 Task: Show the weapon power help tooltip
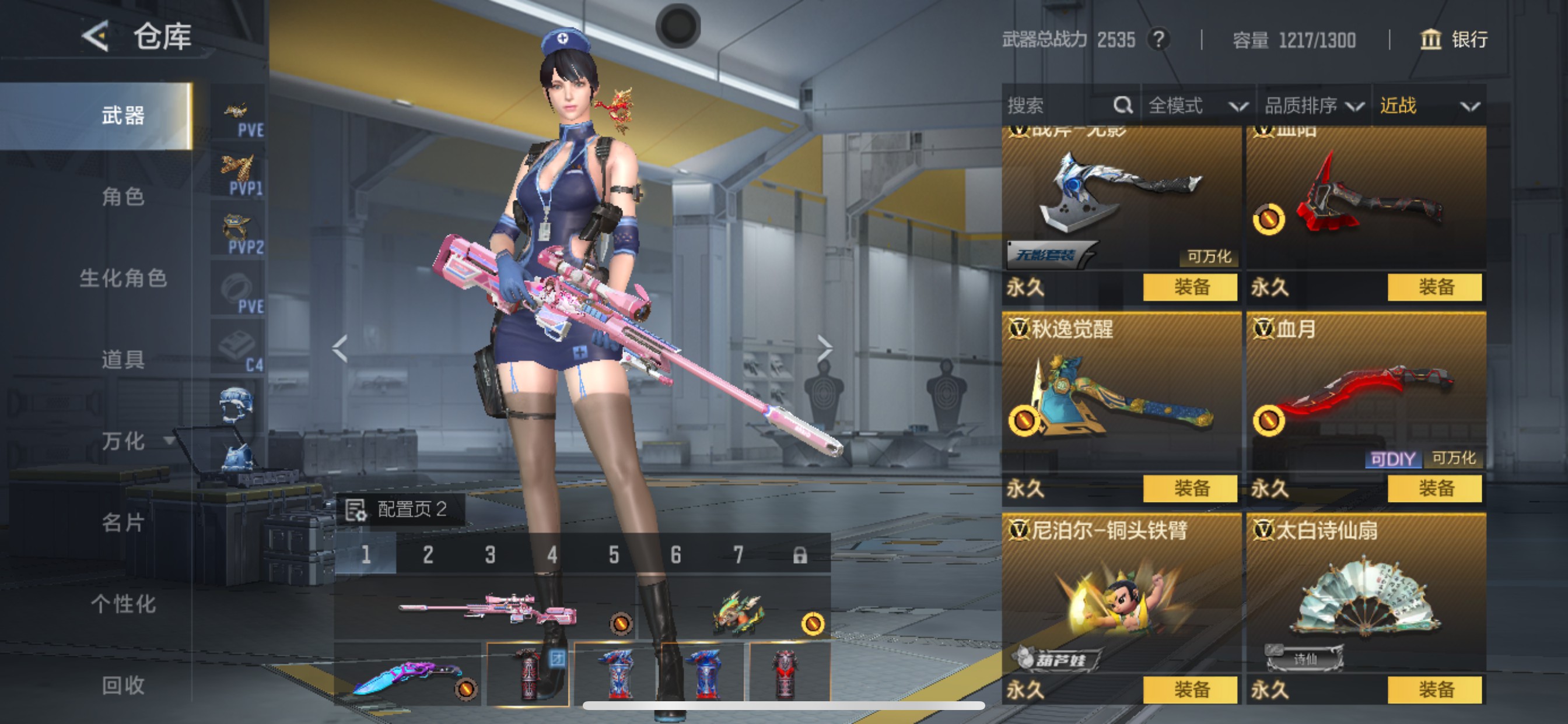coord(1159,40)
